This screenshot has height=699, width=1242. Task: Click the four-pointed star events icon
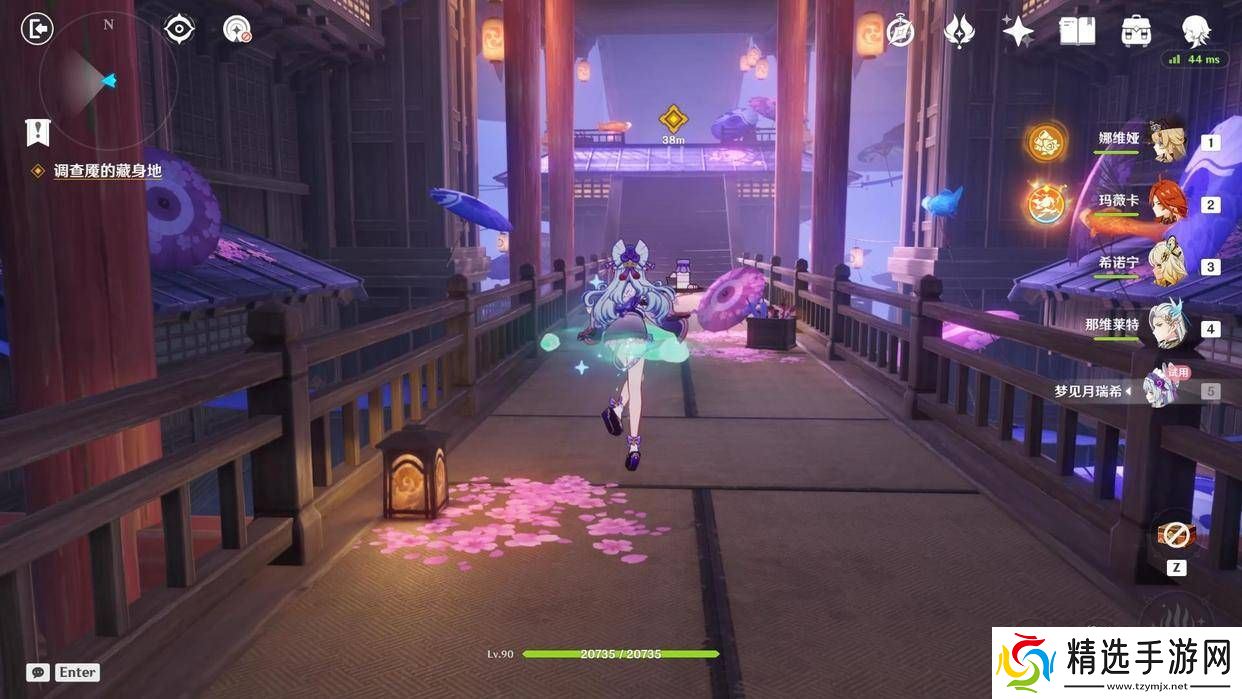(1018, 31)
